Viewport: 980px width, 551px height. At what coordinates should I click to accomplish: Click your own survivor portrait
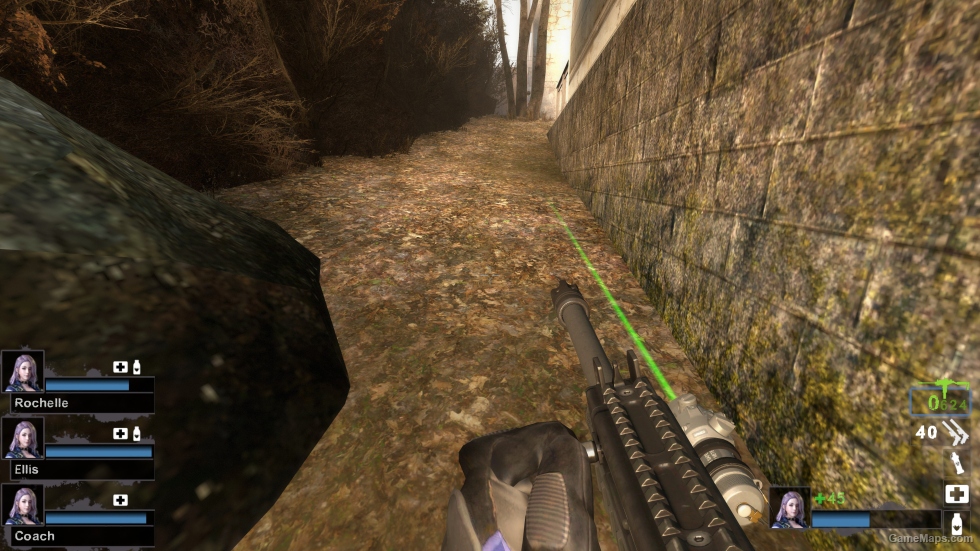point(789,507)
